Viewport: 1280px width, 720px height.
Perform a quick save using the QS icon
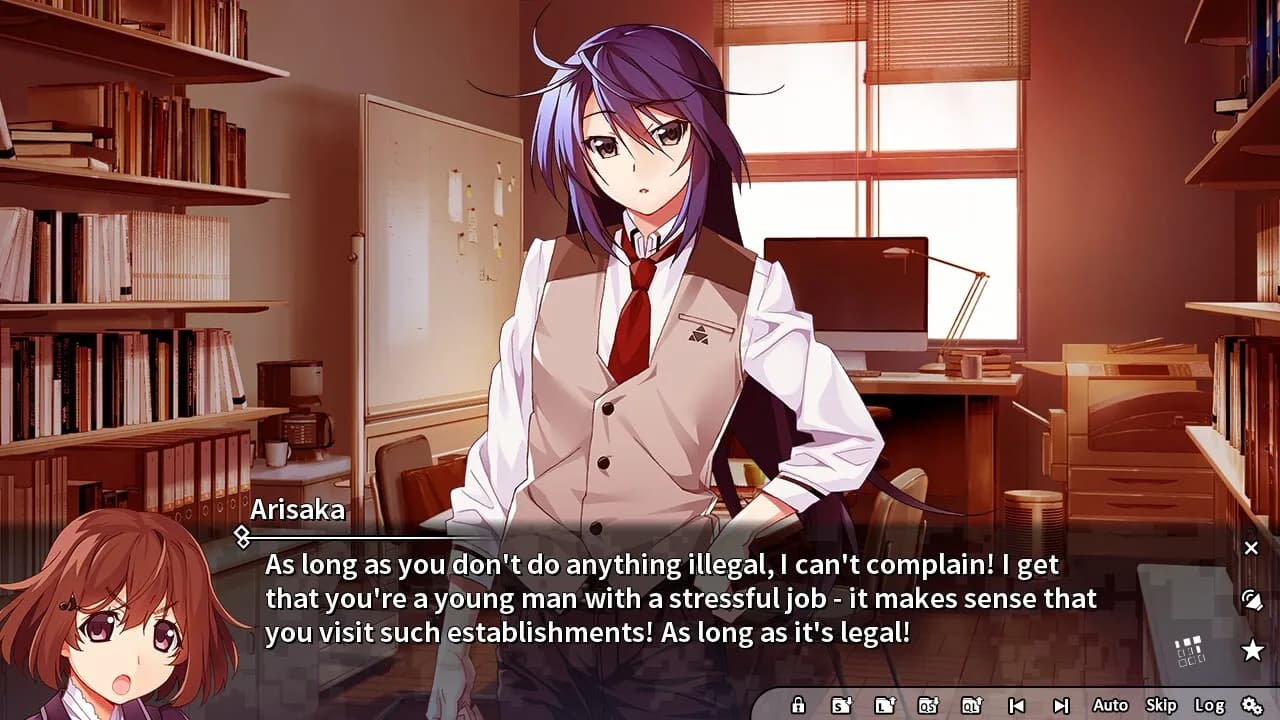point(927,706)
